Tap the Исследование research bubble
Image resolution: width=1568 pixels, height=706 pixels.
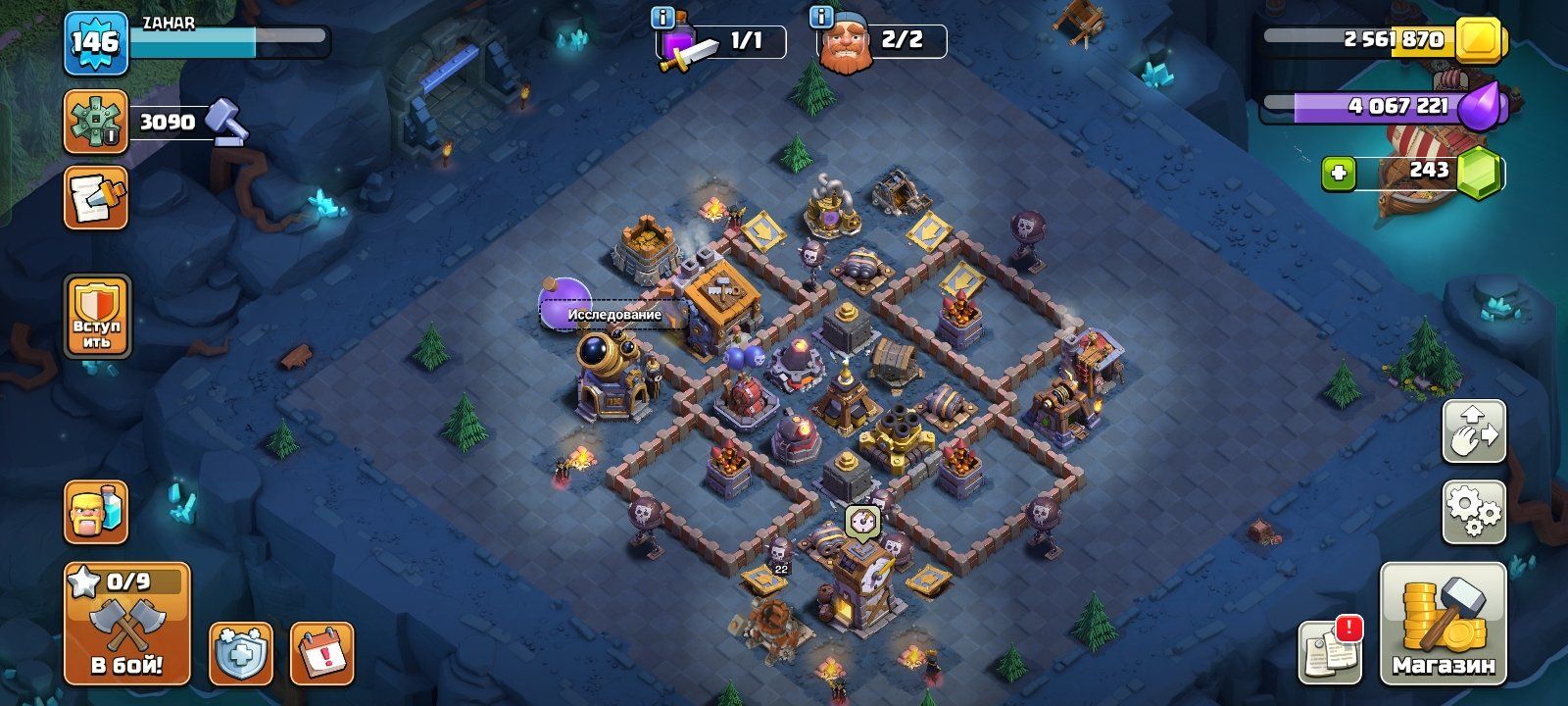[x=612, y=314]
